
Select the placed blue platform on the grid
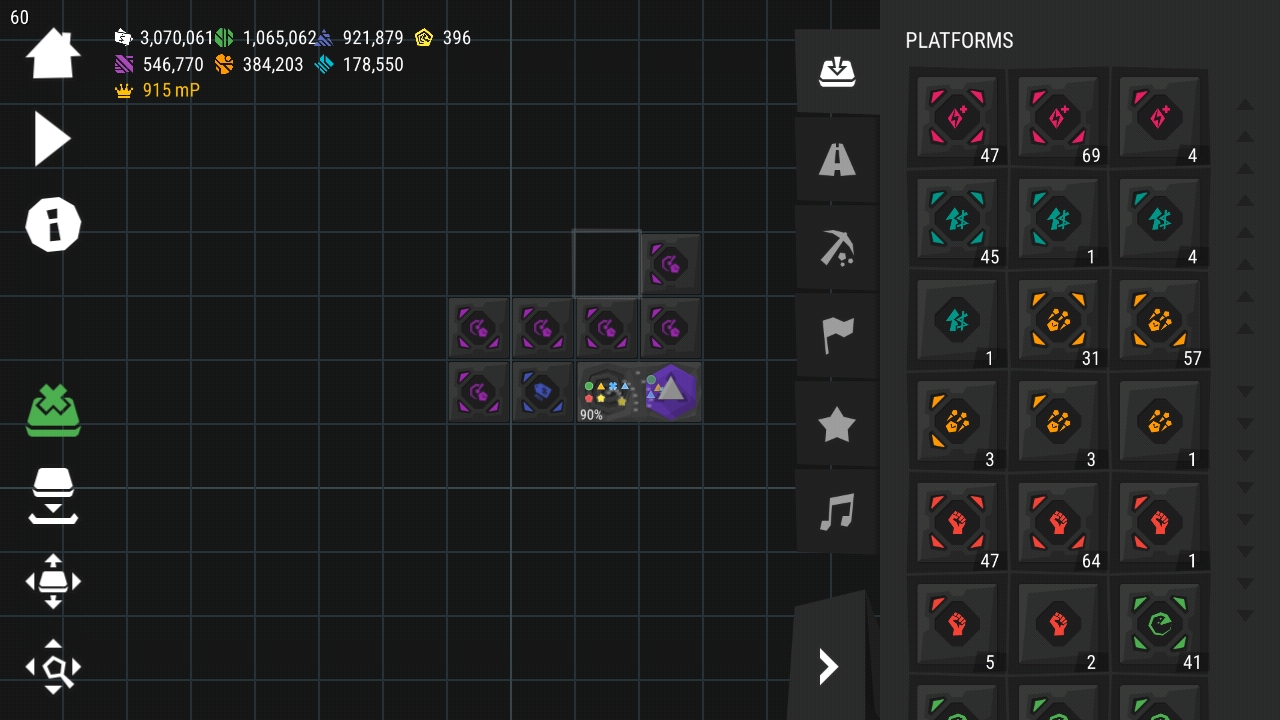pos(542,391)
